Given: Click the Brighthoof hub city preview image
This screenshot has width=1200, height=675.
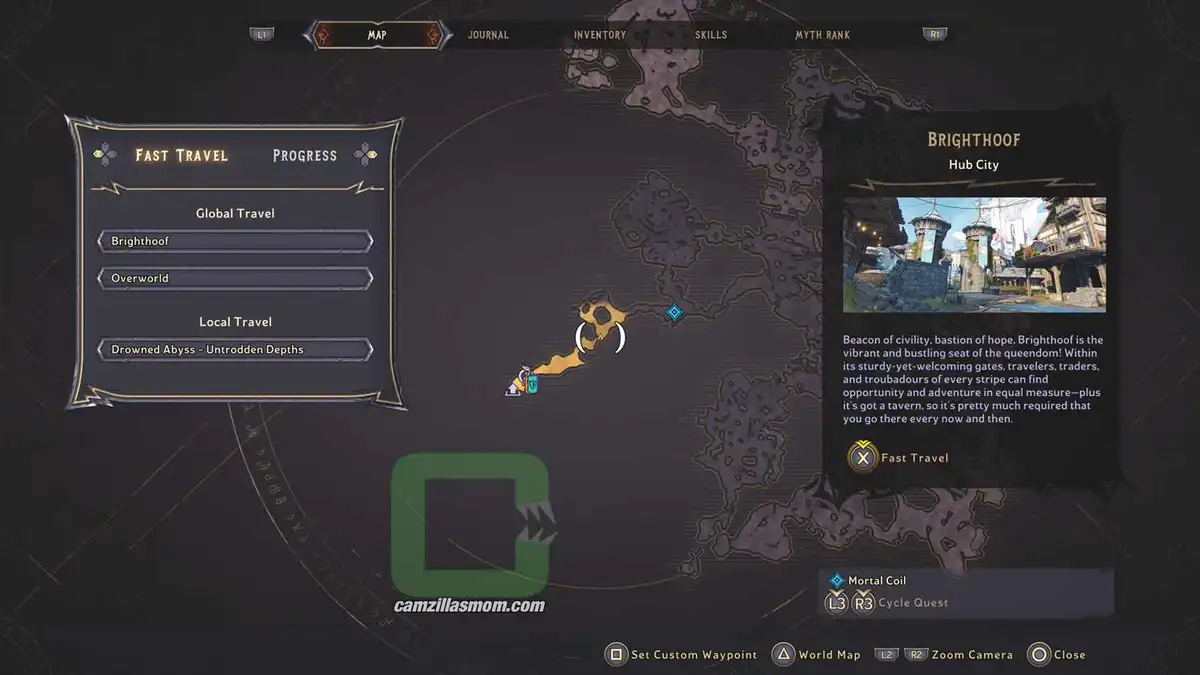Looking at the screenshot, I should [x=974, y=254].
